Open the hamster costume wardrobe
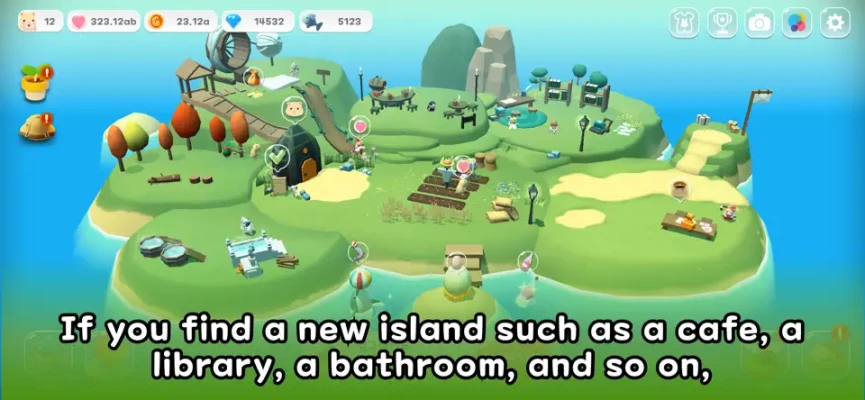 pos(684,23)
